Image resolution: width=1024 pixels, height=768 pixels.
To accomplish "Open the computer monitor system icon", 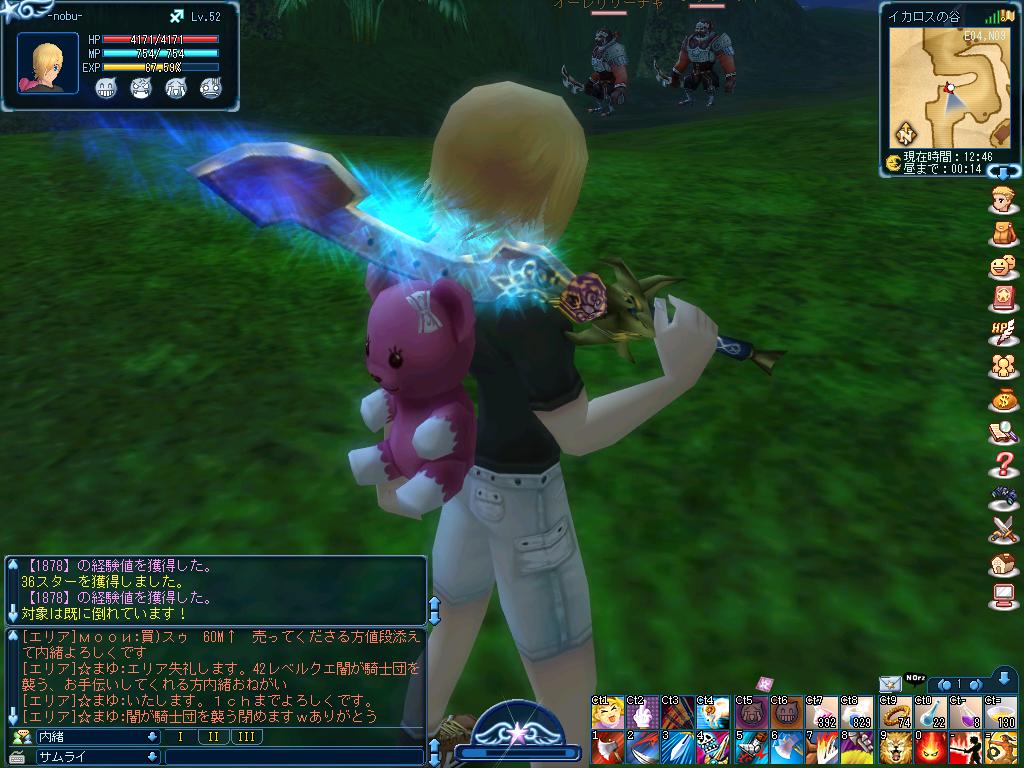I will [x=1002, y=598].
